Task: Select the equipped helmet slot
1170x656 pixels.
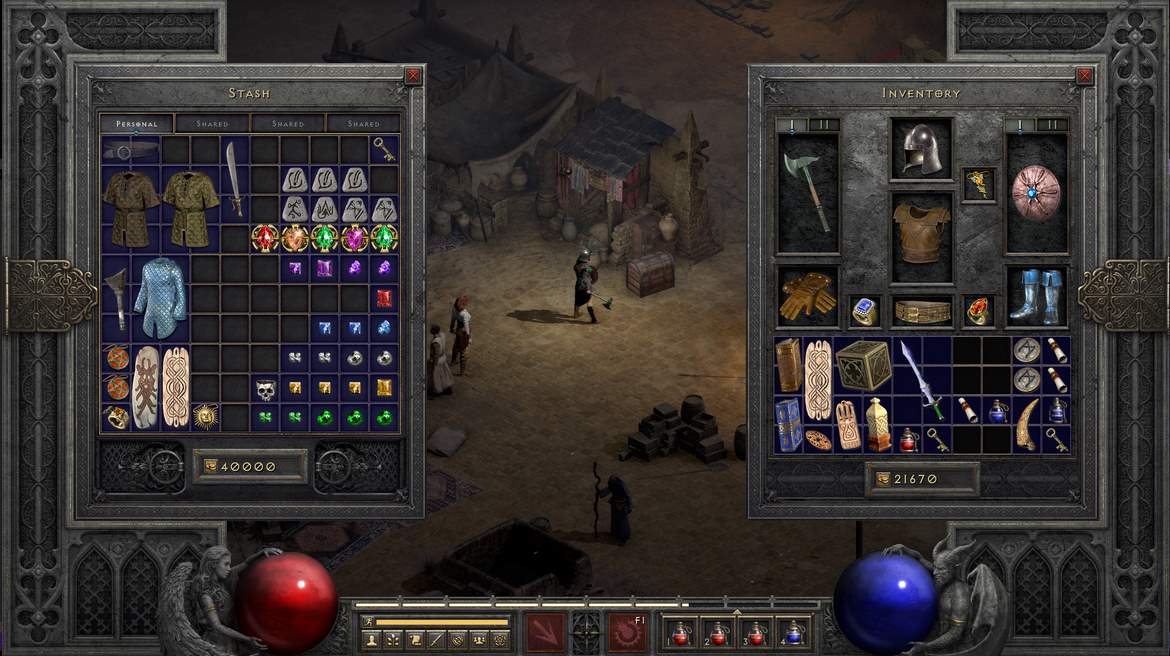Action: [921, 149]
